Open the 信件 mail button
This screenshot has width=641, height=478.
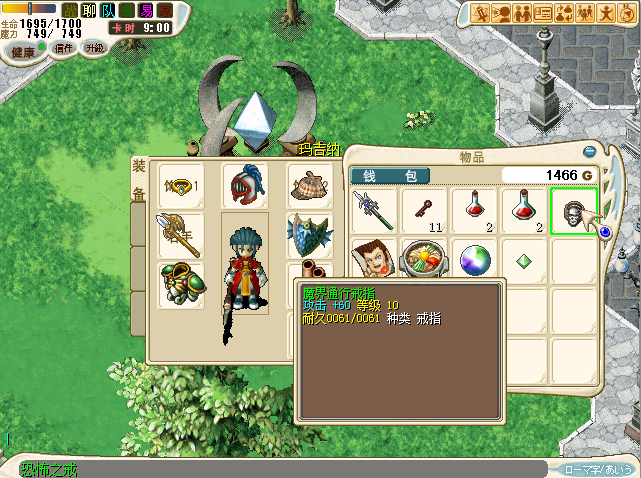(63, 48)
